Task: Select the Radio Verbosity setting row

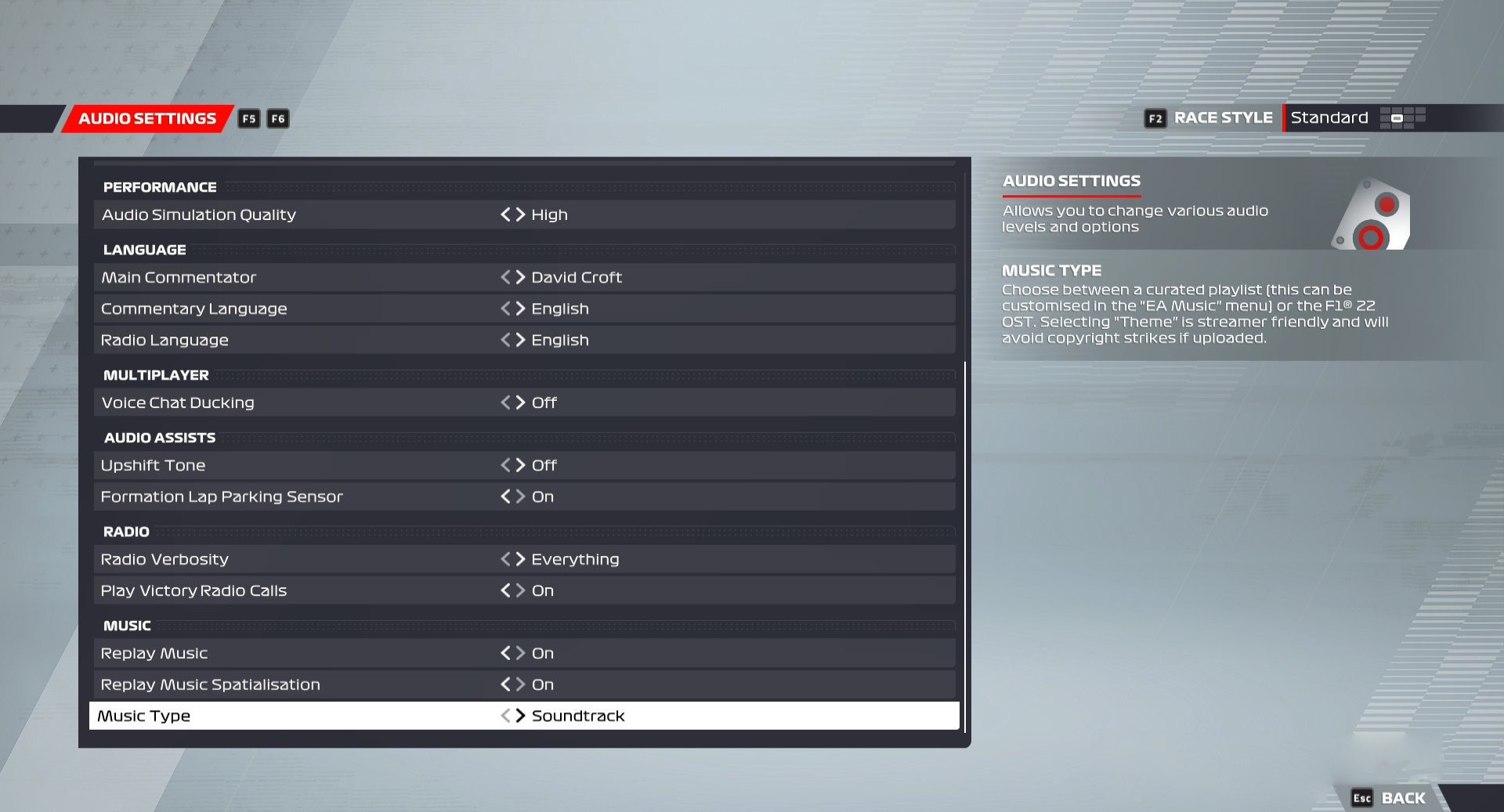Action: 313,559
